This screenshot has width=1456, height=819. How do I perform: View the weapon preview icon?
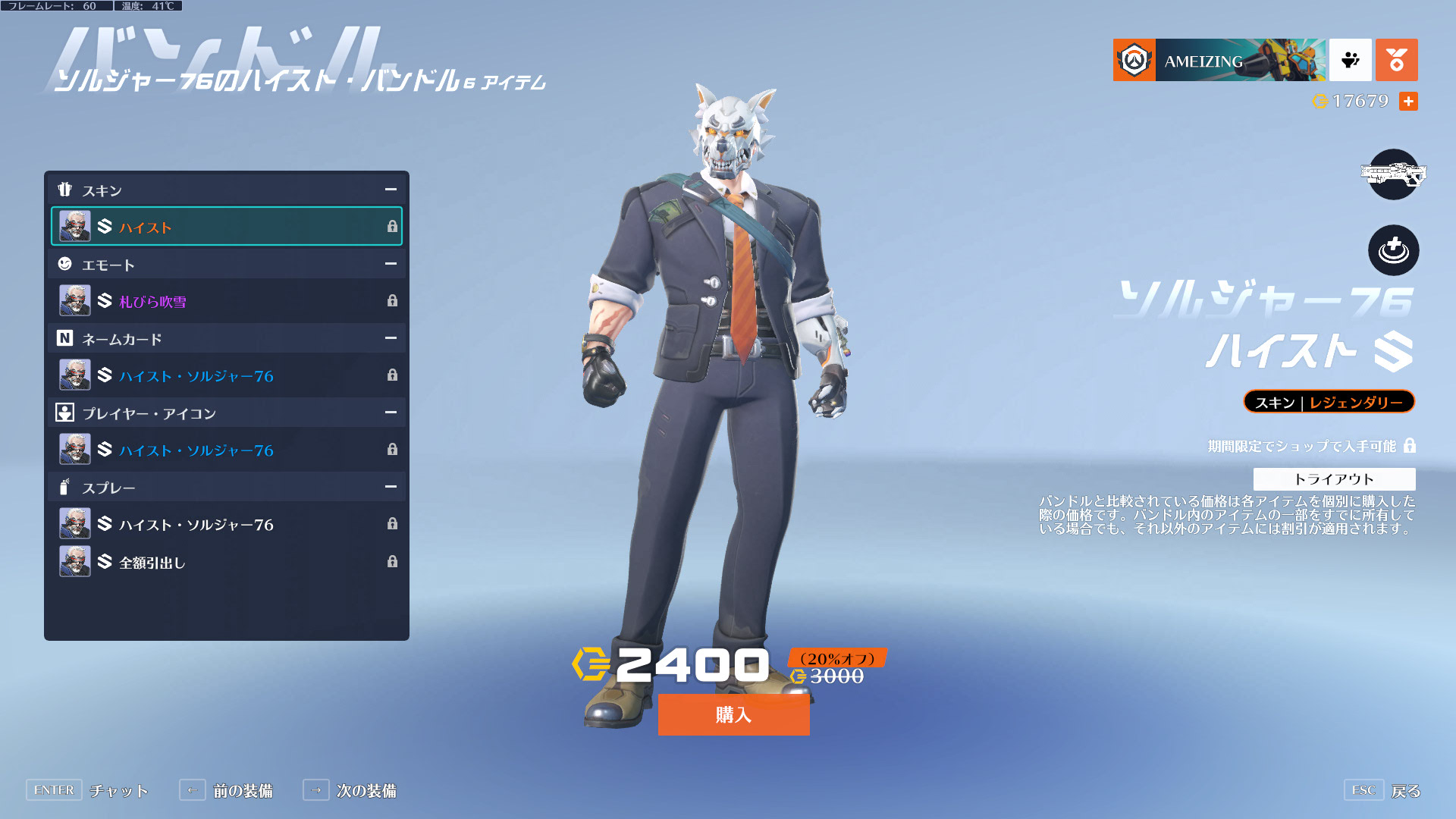pyautogui.click(x=1393, y=174)
